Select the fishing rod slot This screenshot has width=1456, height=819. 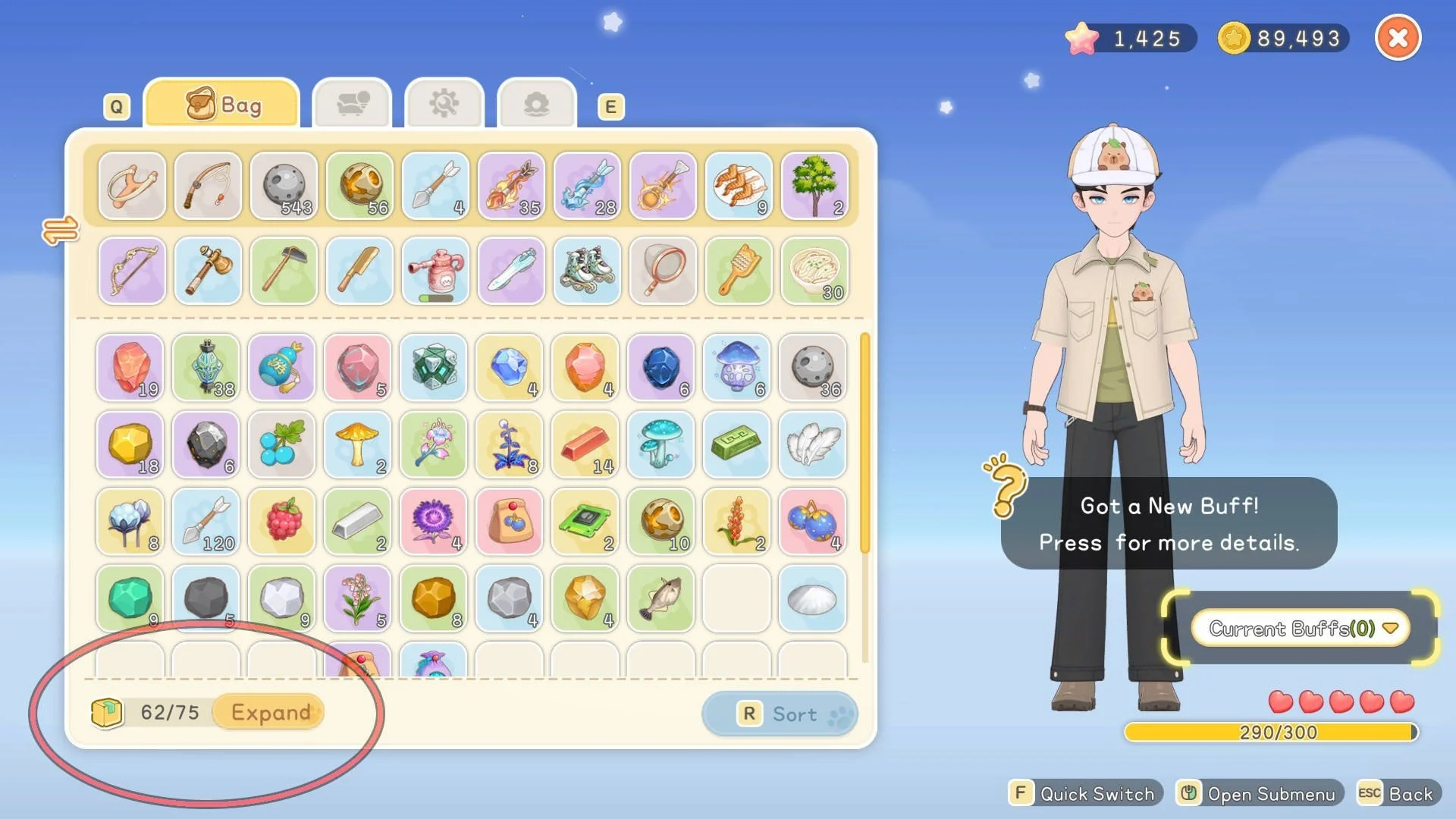207,187
